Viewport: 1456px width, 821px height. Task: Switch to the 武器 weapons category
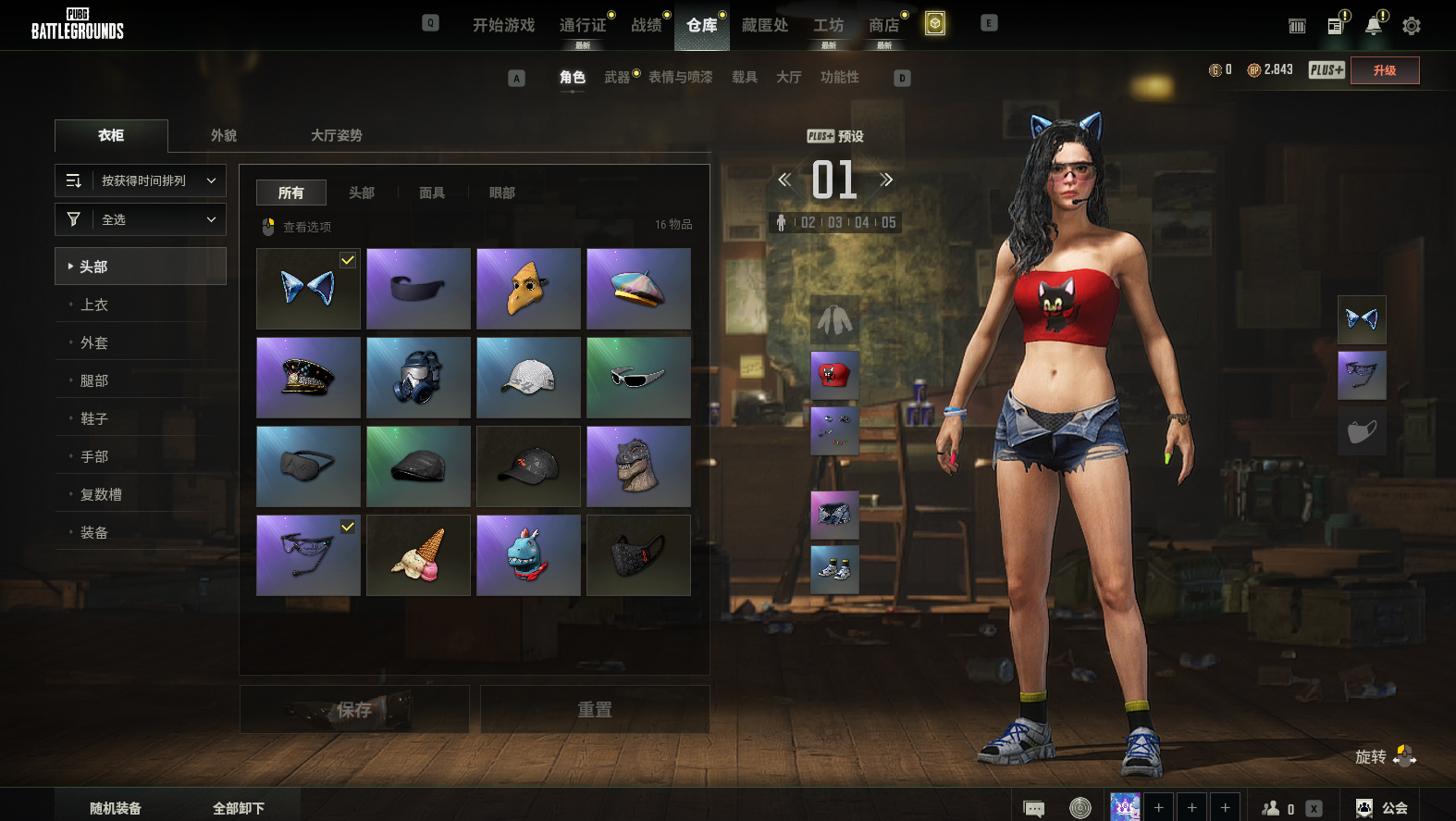tap(617, 77)
